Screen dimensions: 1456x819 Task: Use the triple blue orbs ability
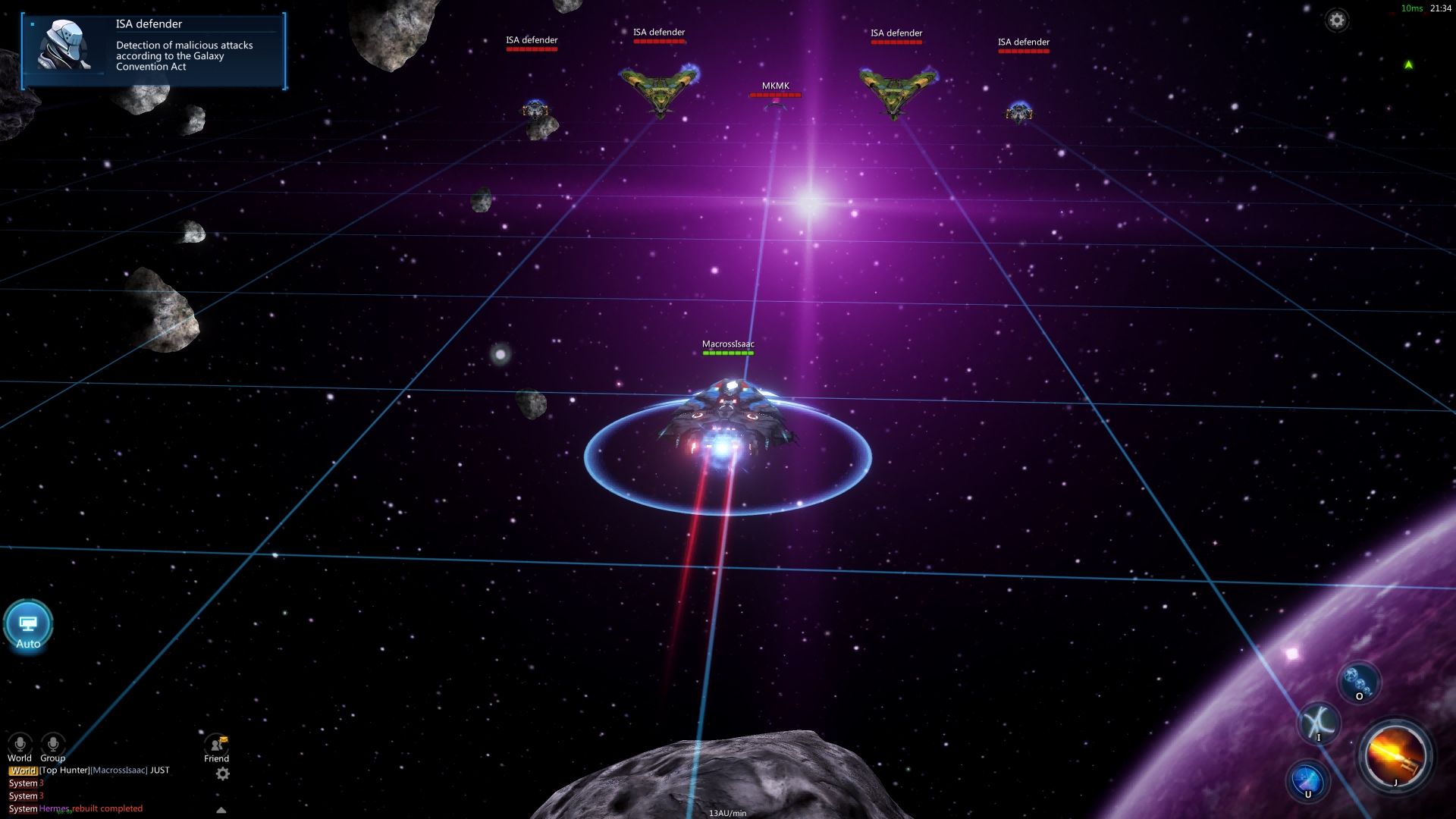pyautogui.click(x=1357, y=682)
